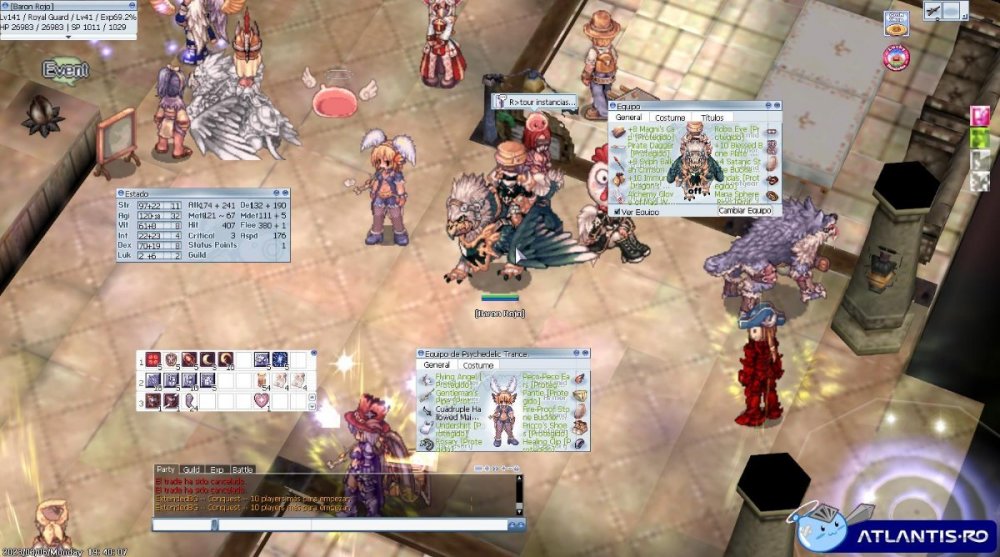Viewport: 1000px width, 557px height.
Task: Switch to the Costume tab in Equipo window
Action: pyautogui.click(x=670, y=118)
